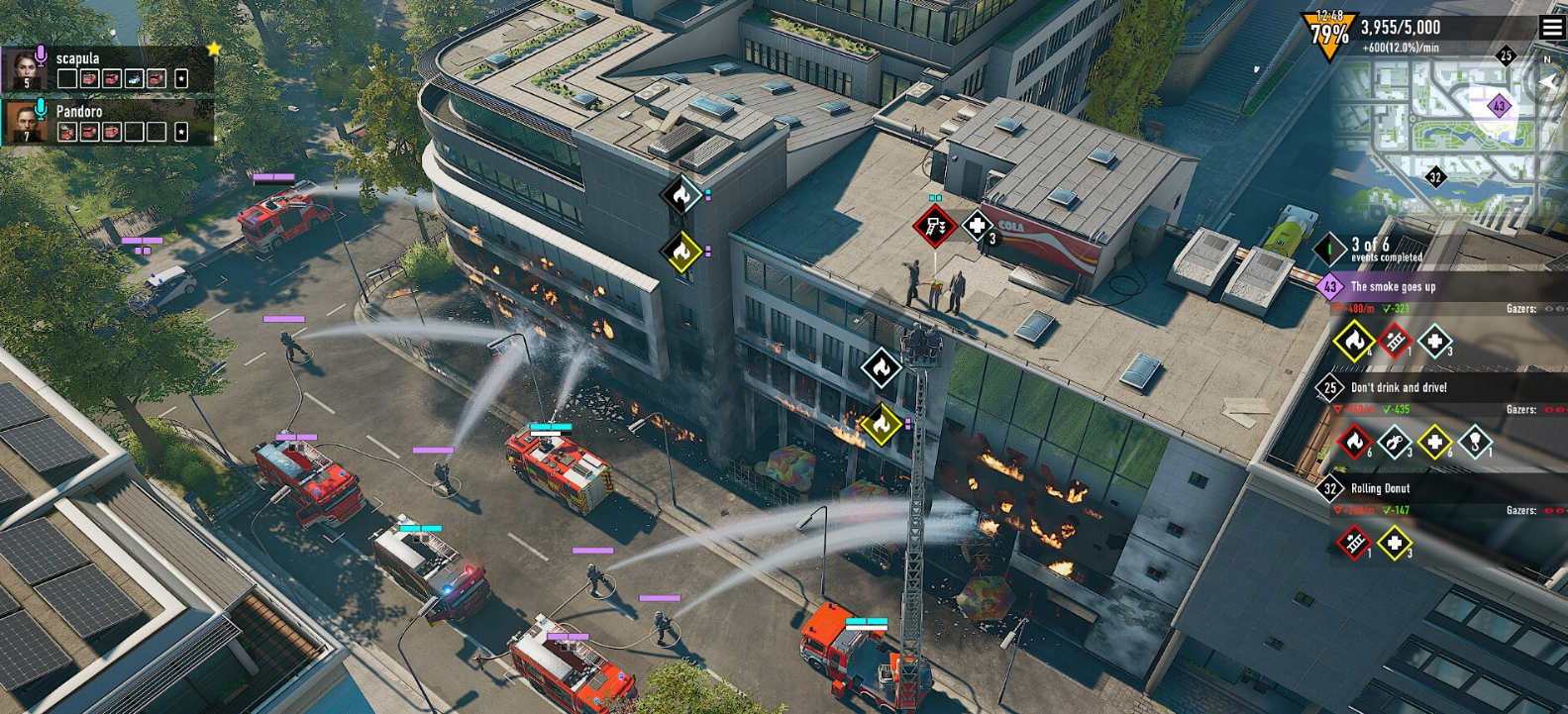The image size is (1568, 714).
Task: Select scapula's police car vehicle slot
Action: 135,78
